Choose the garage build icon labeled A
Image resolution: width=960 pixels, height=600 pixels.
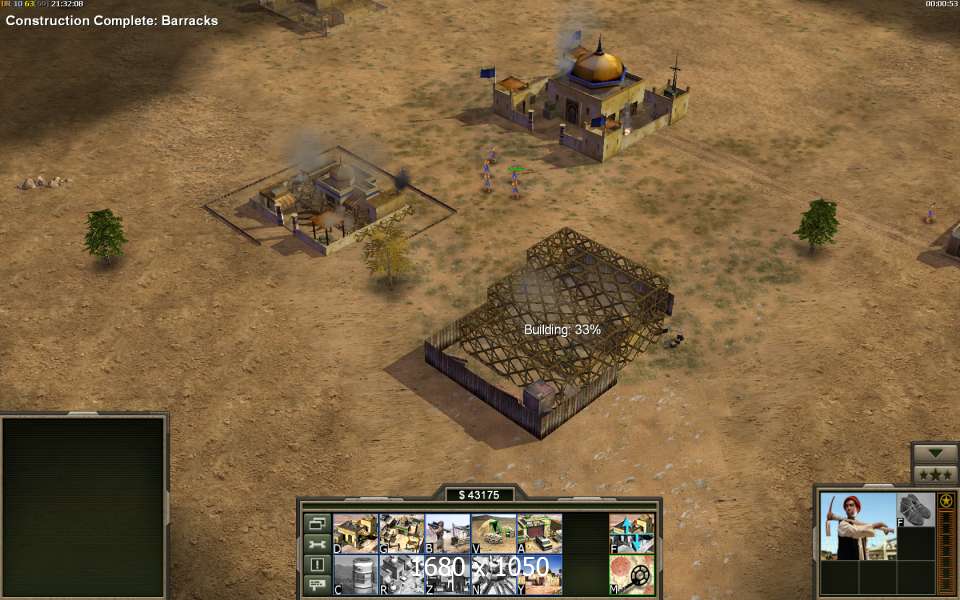(x=539, y=533)
